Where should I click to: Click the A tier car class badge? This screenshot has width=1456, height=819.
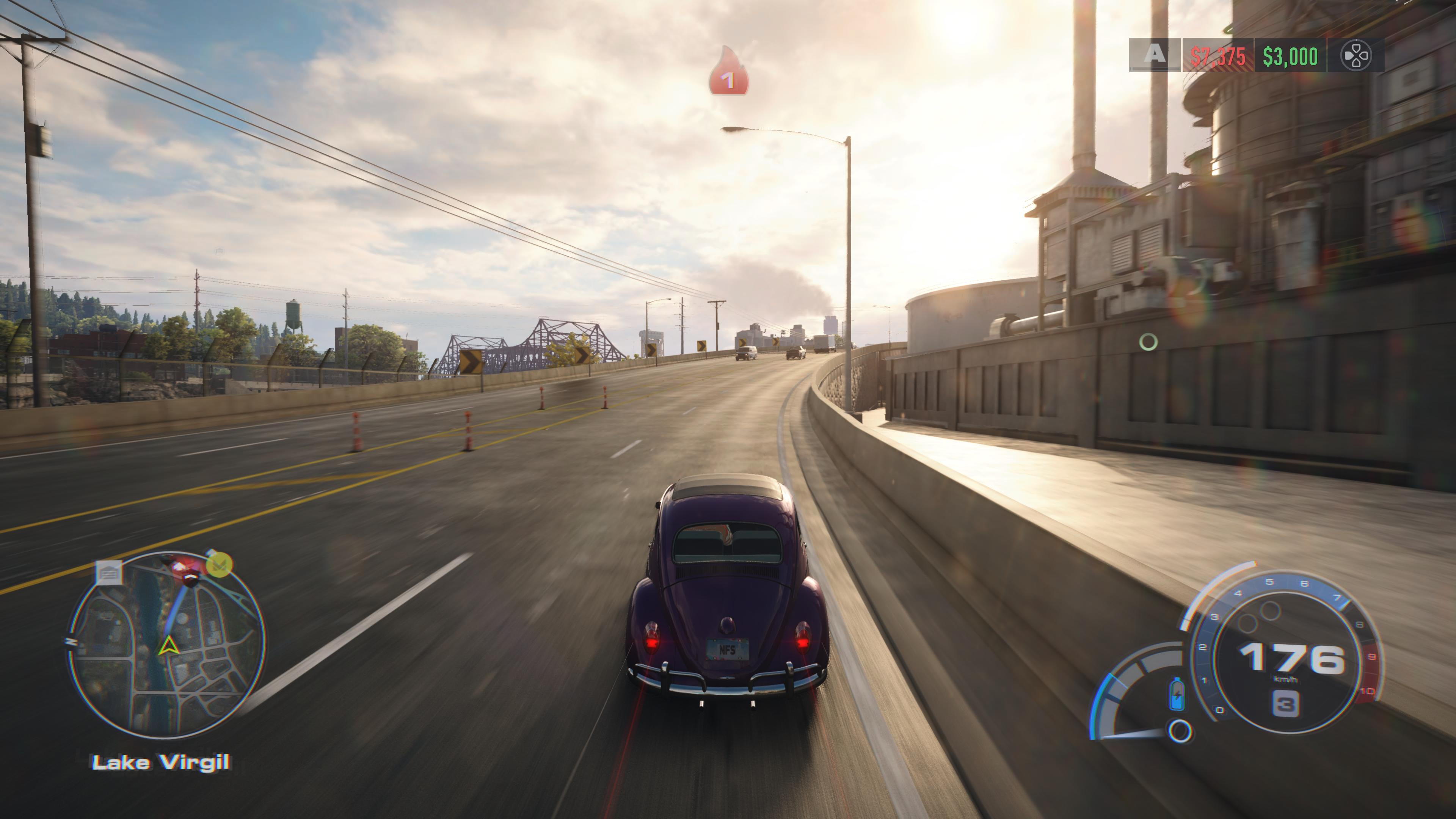pyautogui.click(x=1154, y=55)
